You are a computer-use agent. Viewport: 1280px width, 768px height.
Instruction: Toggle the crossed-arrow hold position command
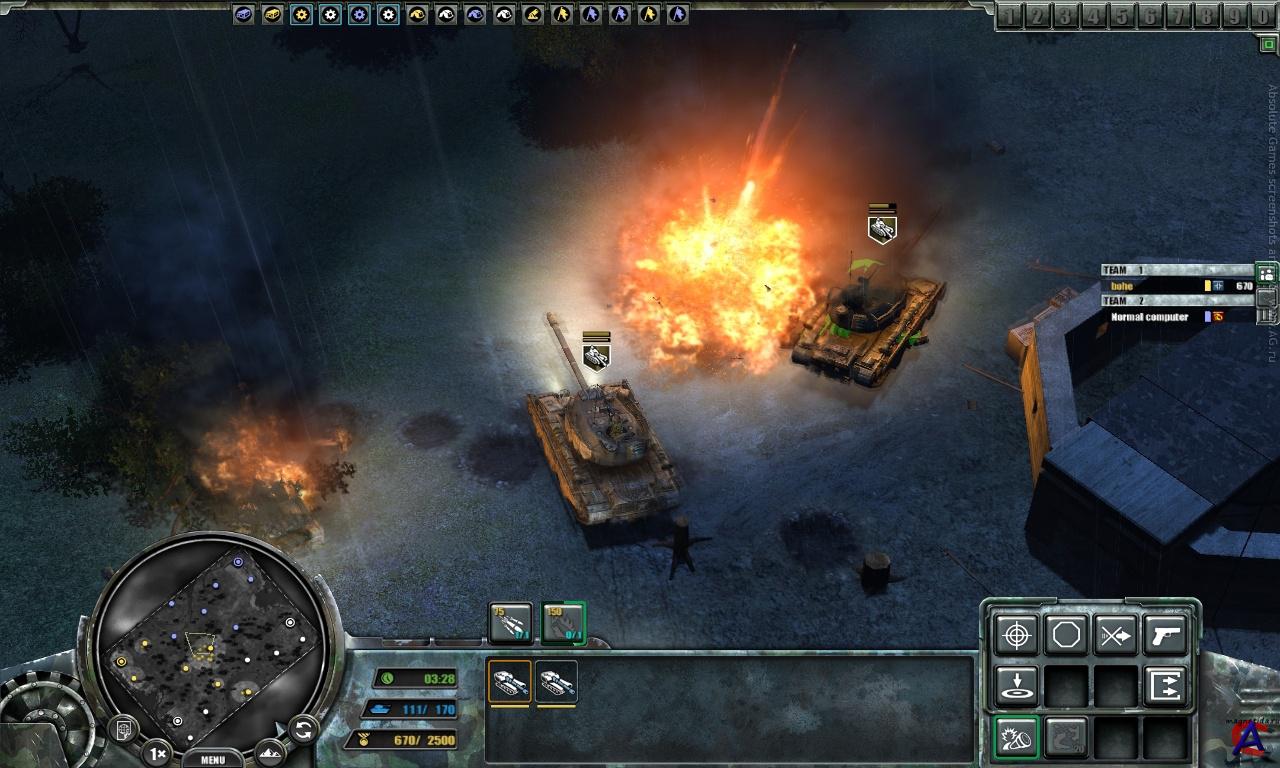[1115, 635]
